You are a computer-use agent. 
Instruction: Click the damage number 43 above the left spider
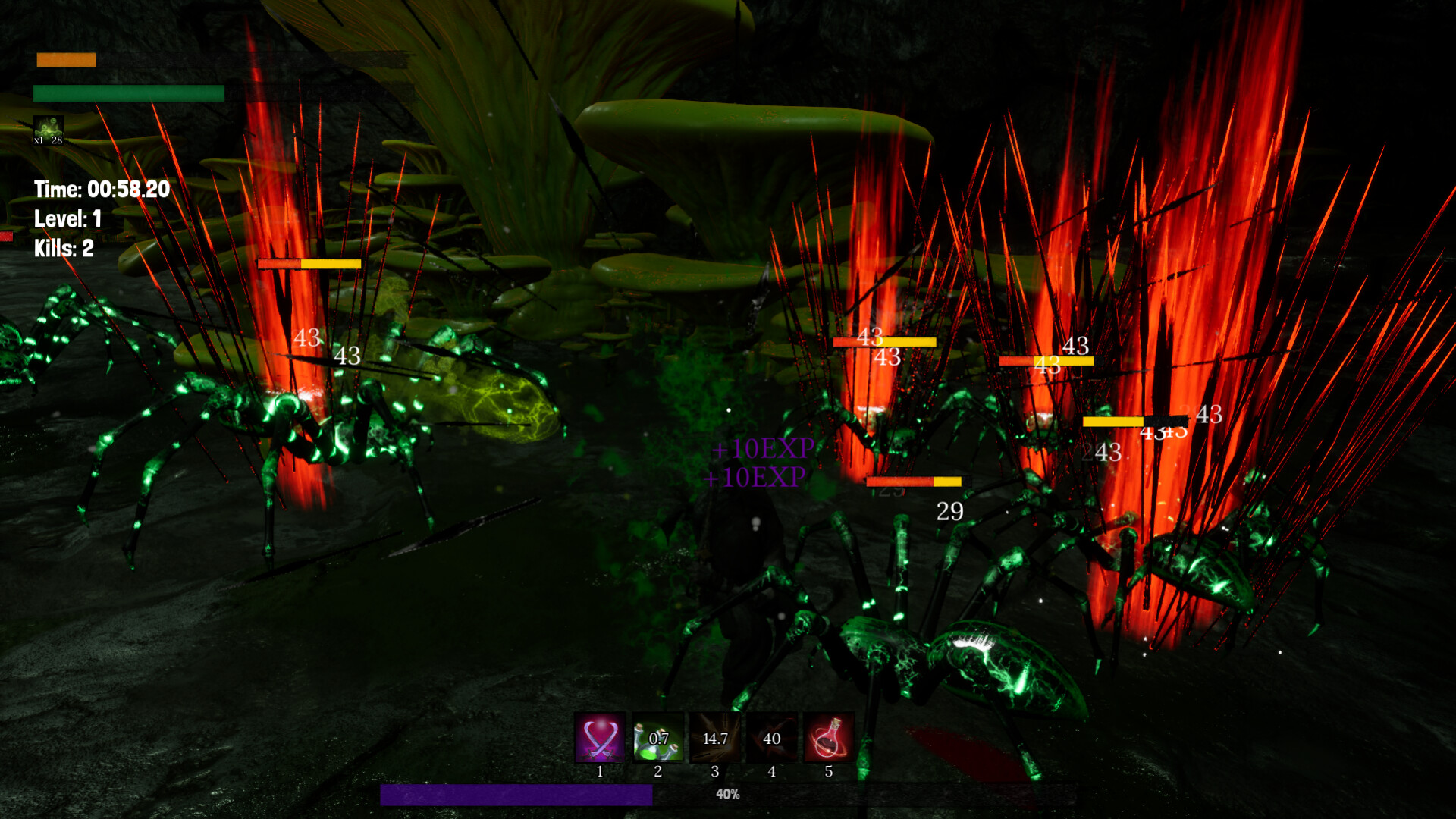[x=307, y=339]
